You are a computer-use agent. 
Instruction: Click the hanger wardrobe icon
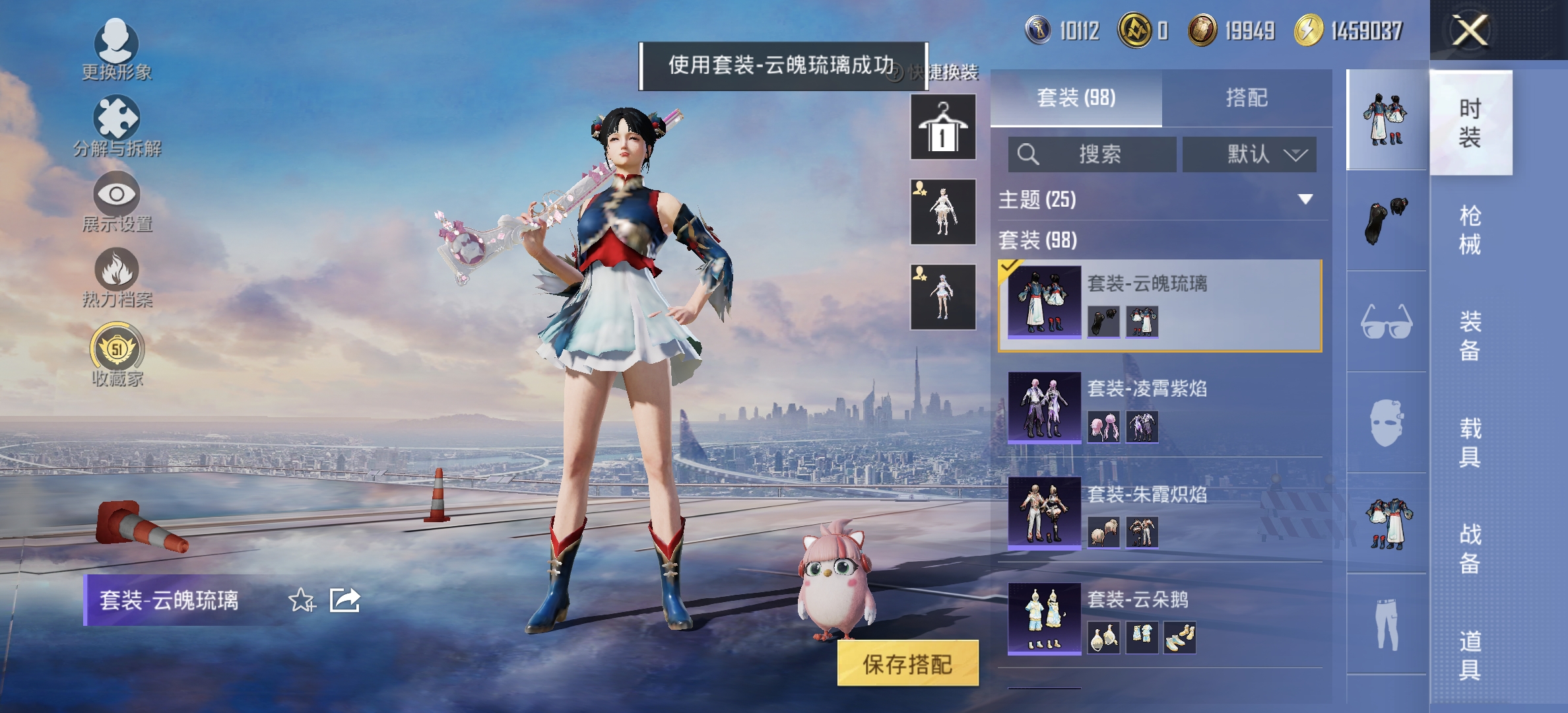(x=942, y=125)
